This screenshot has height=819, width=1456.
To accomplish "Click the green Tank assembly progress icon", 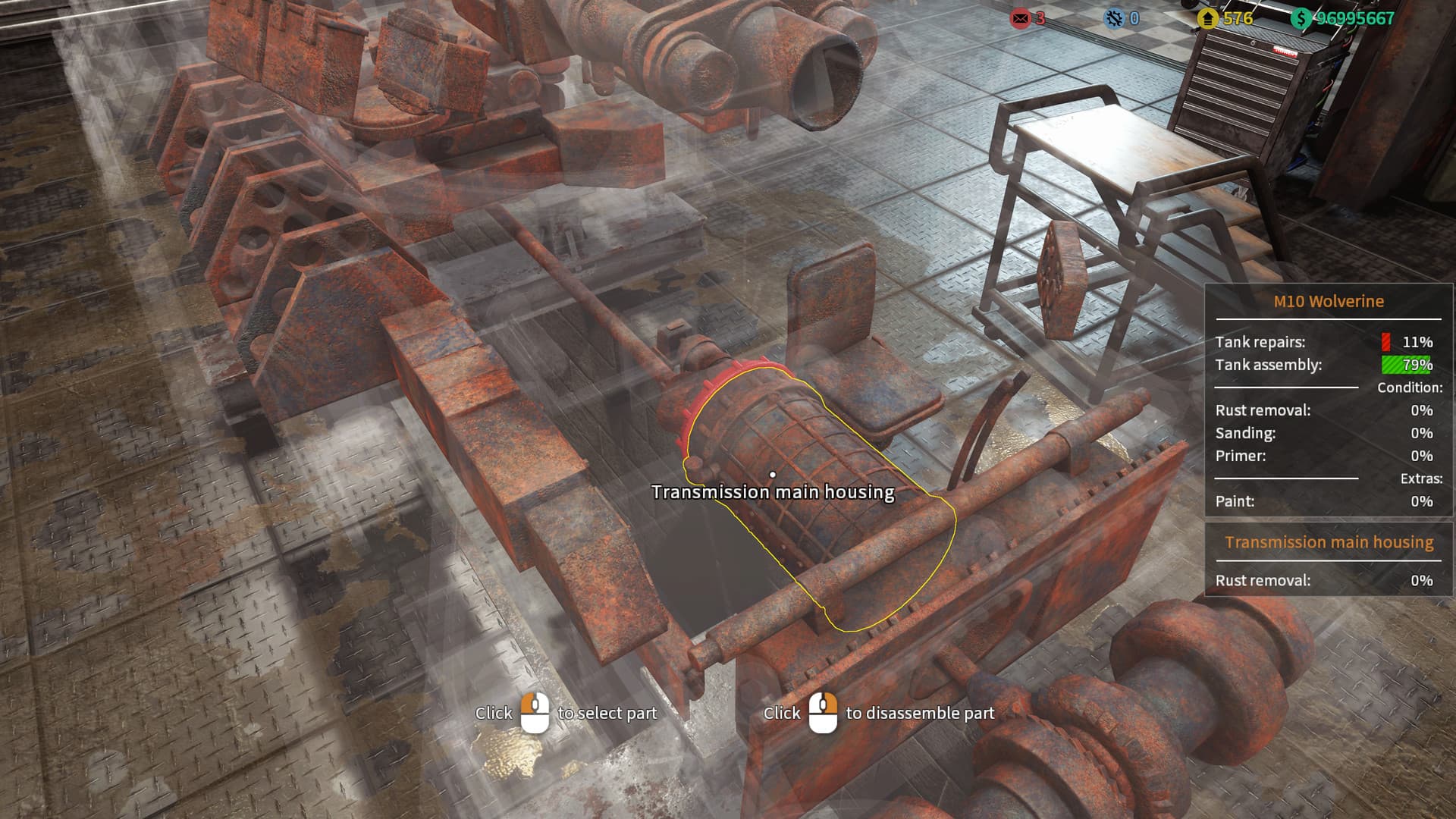I will (1406, 365).
